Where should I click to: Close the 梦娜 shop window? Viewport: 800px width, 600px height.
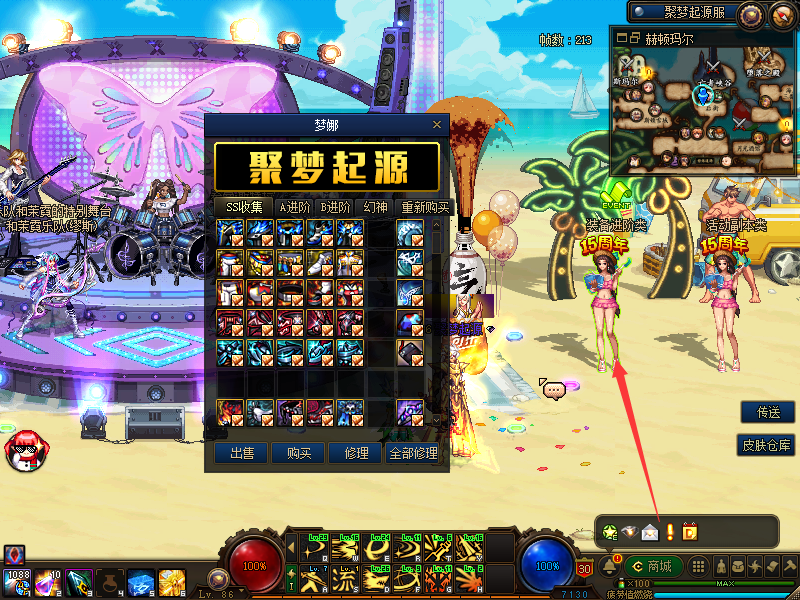point(436,125)
